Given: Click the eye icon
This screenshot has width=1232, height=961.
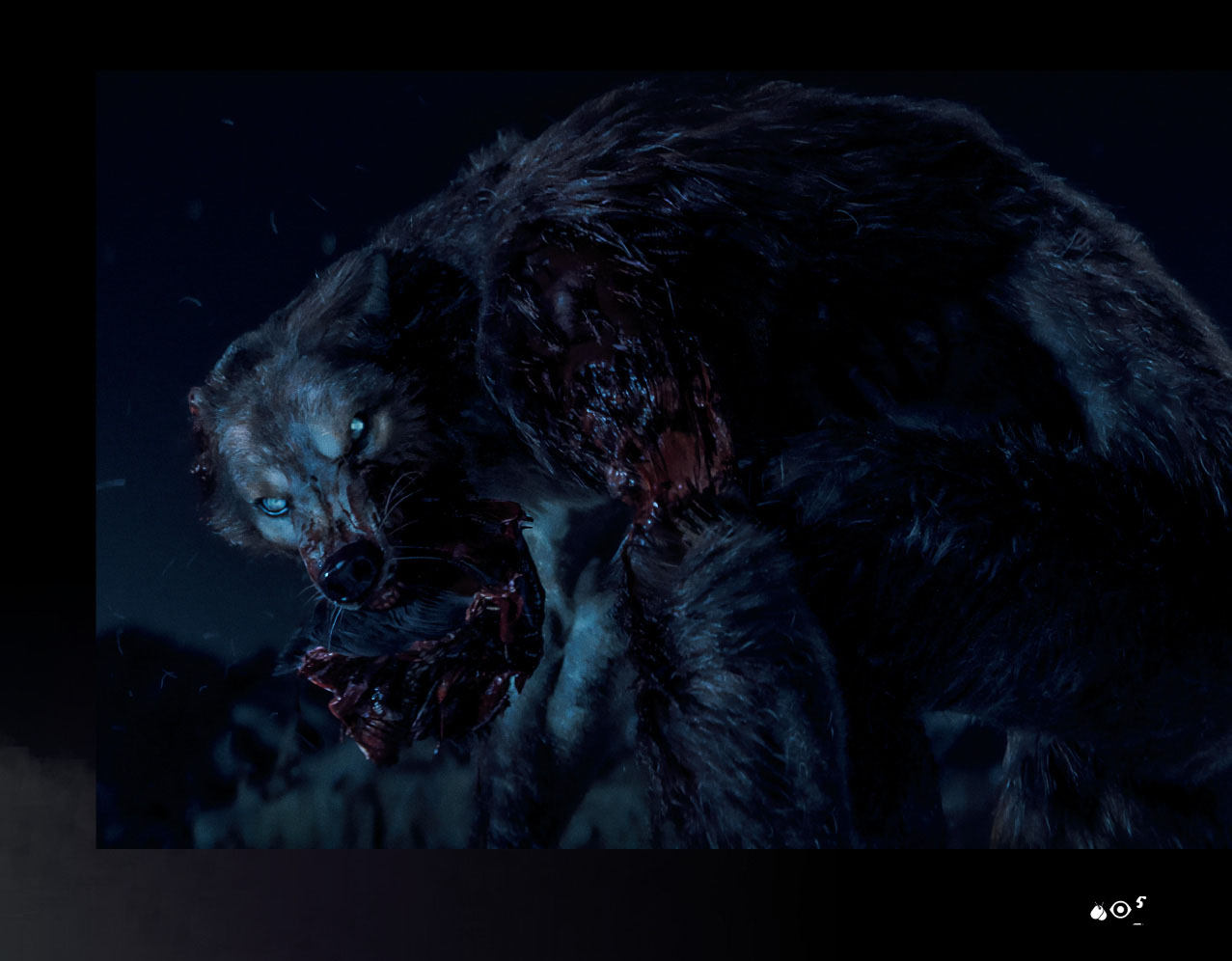Looking at the screenshot, I should [1120, 910].
